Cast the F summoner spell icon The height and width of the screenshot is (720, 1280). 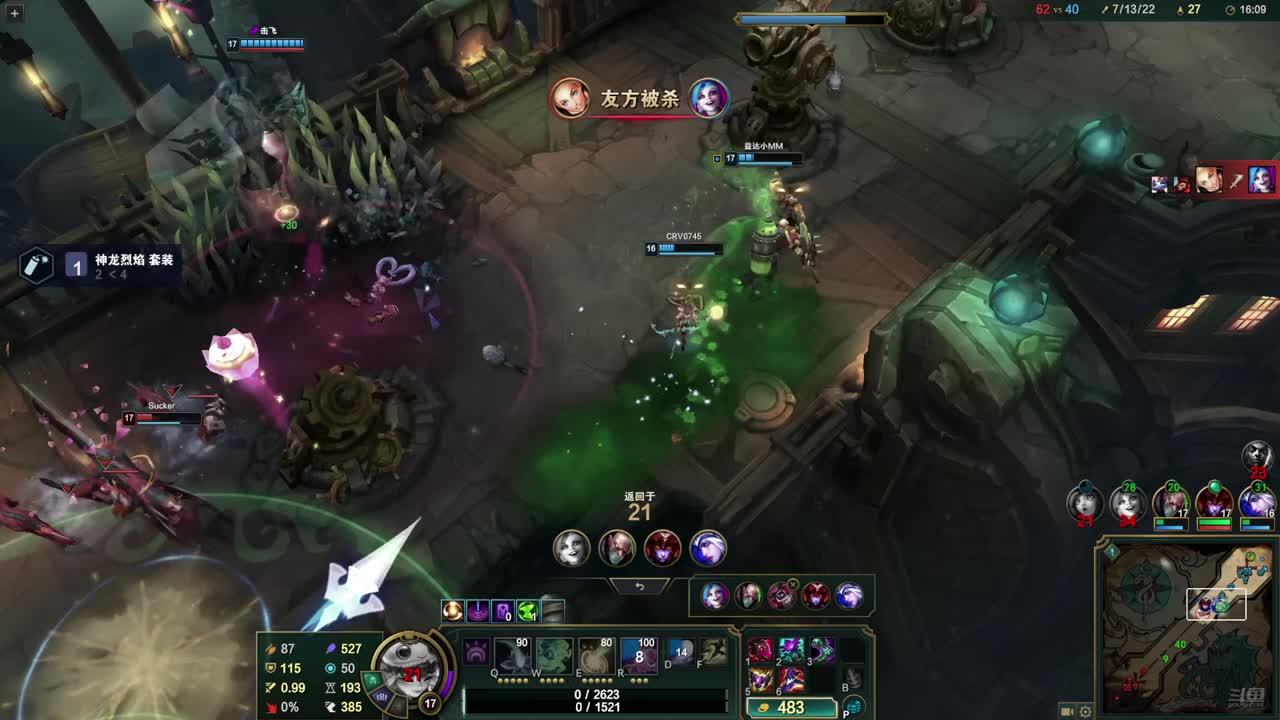coord(713,653)
